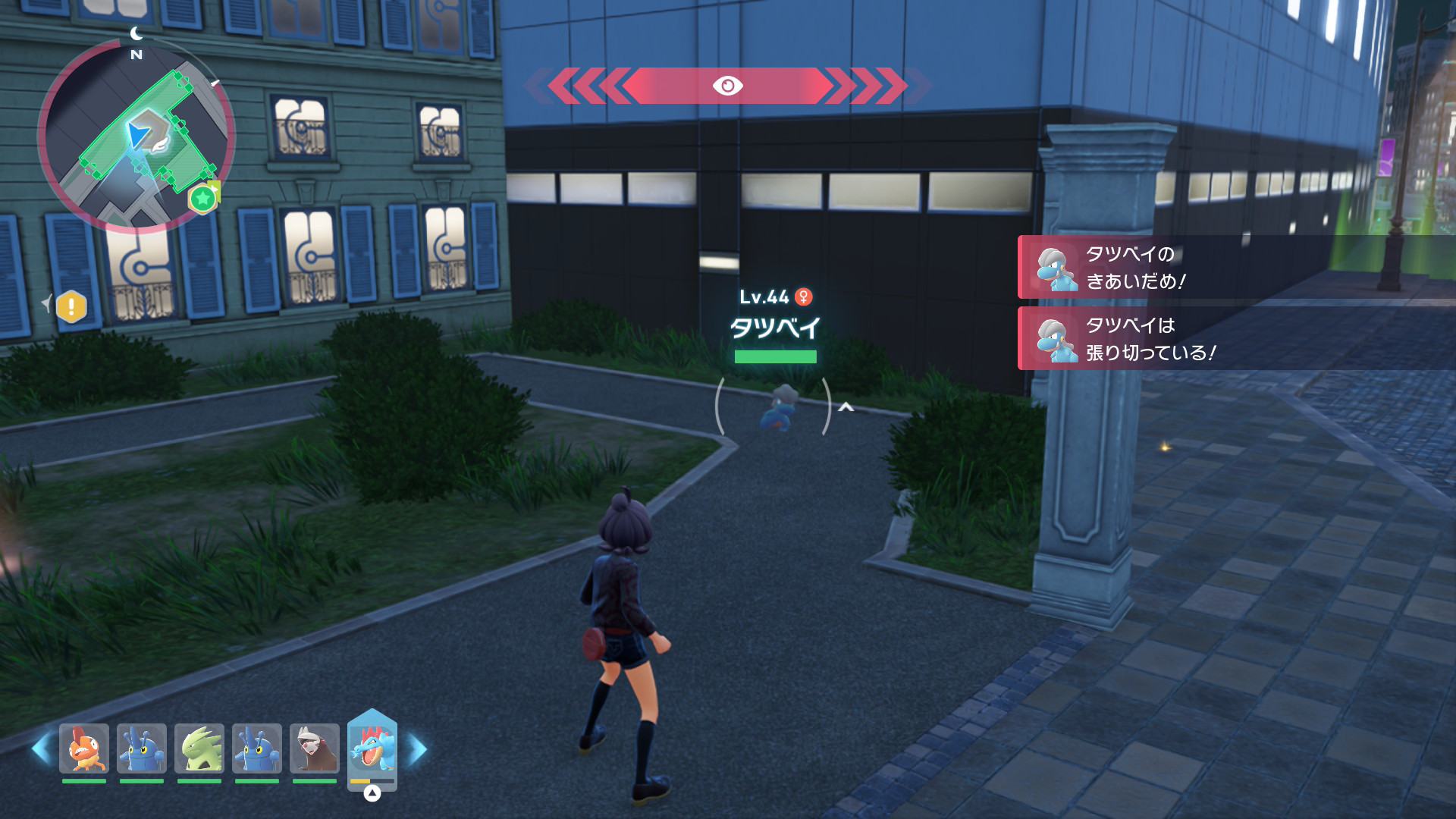
Task: Click the right arrow of party bar
Action: coord(418,749)
